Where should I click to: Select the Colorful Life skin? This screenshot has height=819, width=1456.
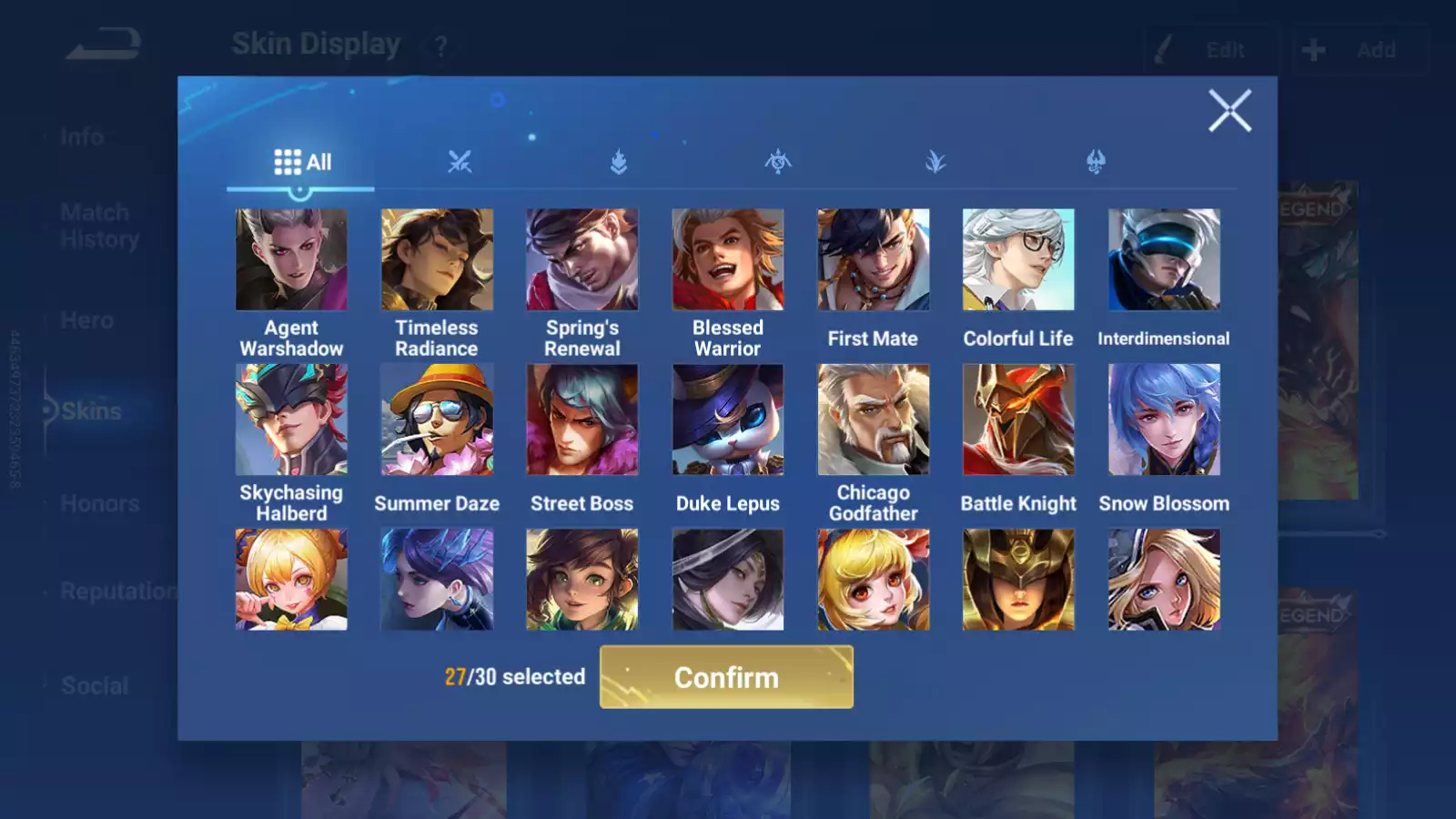click(x=1018, y=260)
